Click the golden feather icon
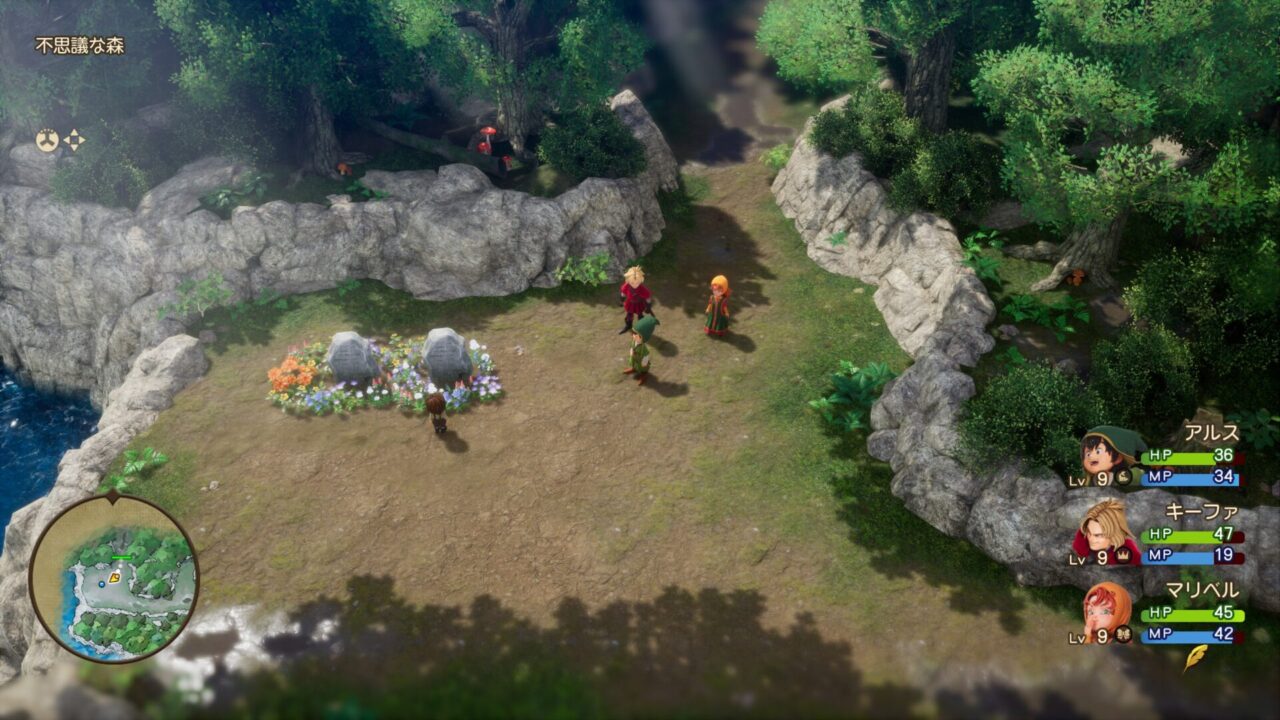Viewport: 1280px width, 720px height. click(x=1195, y=657)
